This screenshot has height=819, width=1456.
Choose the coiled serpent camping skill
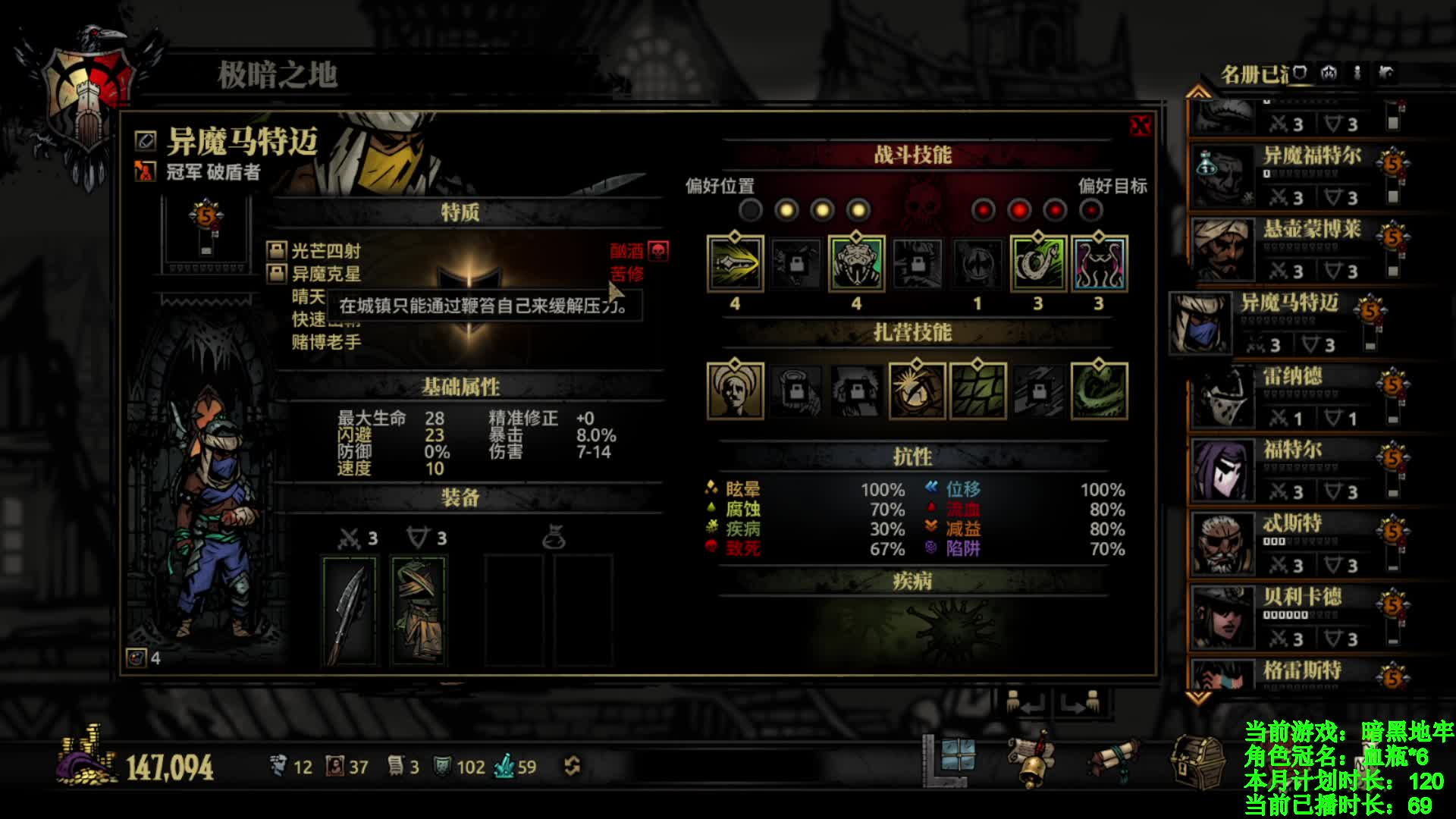tap(1099, 391)
